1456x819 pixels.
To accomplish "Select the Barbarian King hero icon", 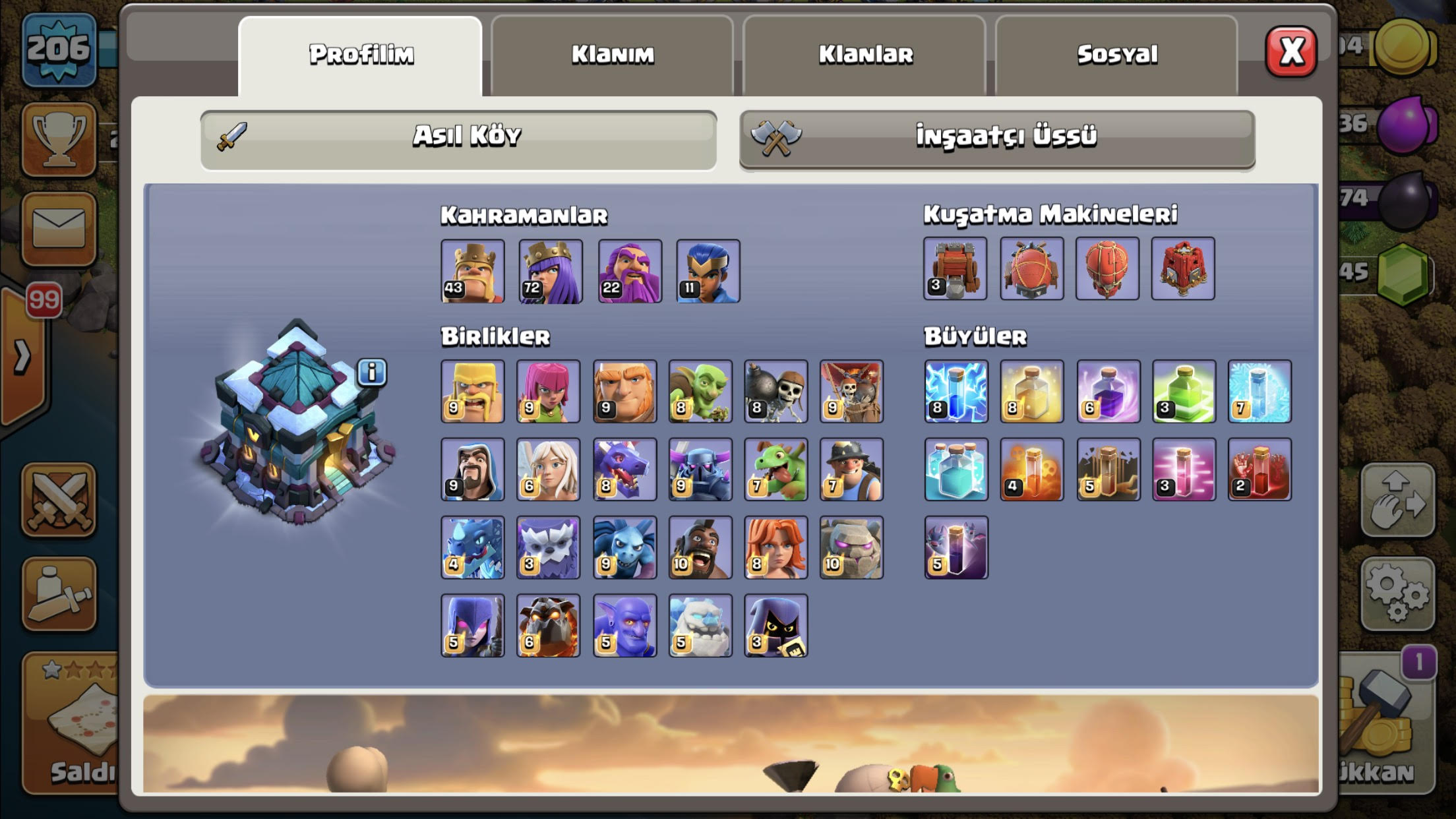I will (x=473, y=271).
